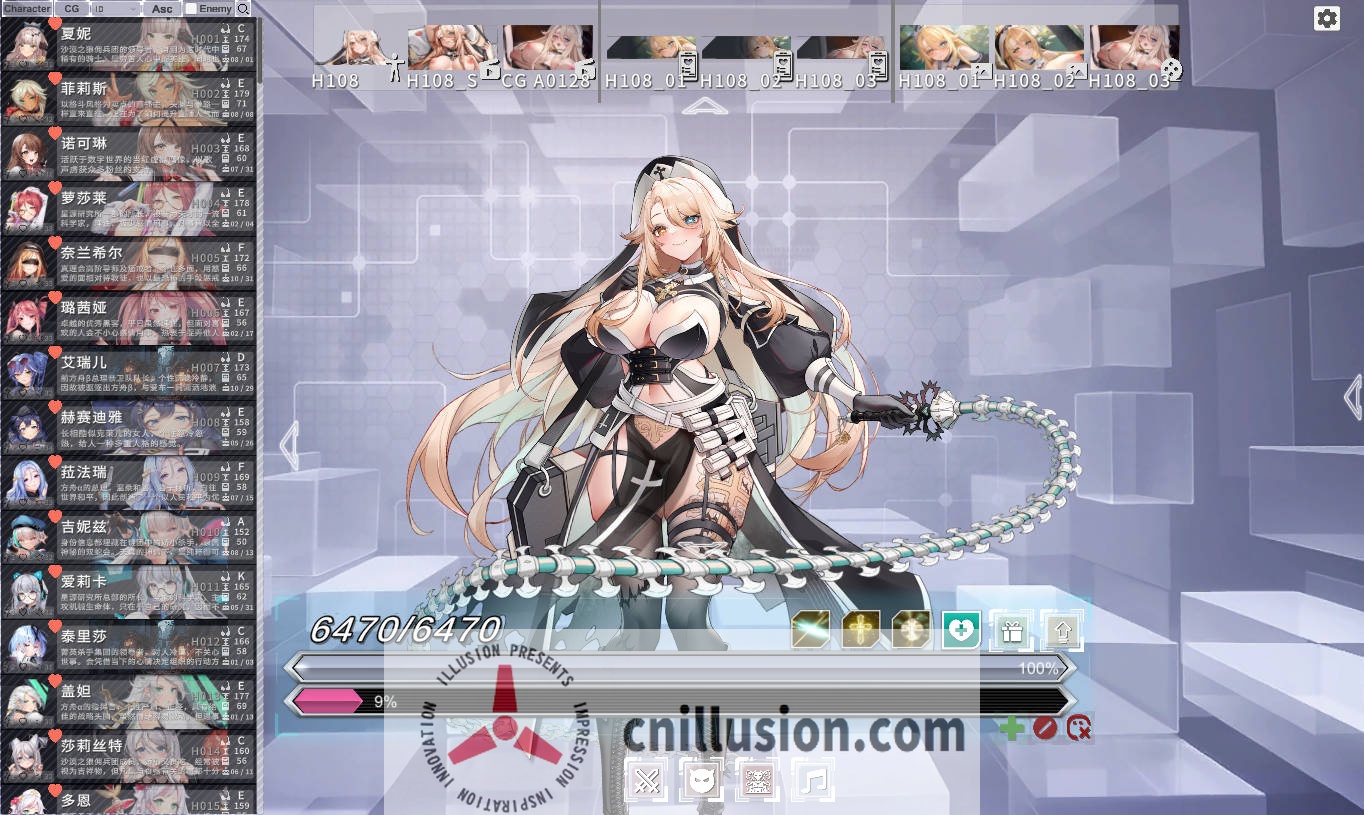Switch to the Character tab
The height and width of the screenshot is (815, 1364).
28,8
